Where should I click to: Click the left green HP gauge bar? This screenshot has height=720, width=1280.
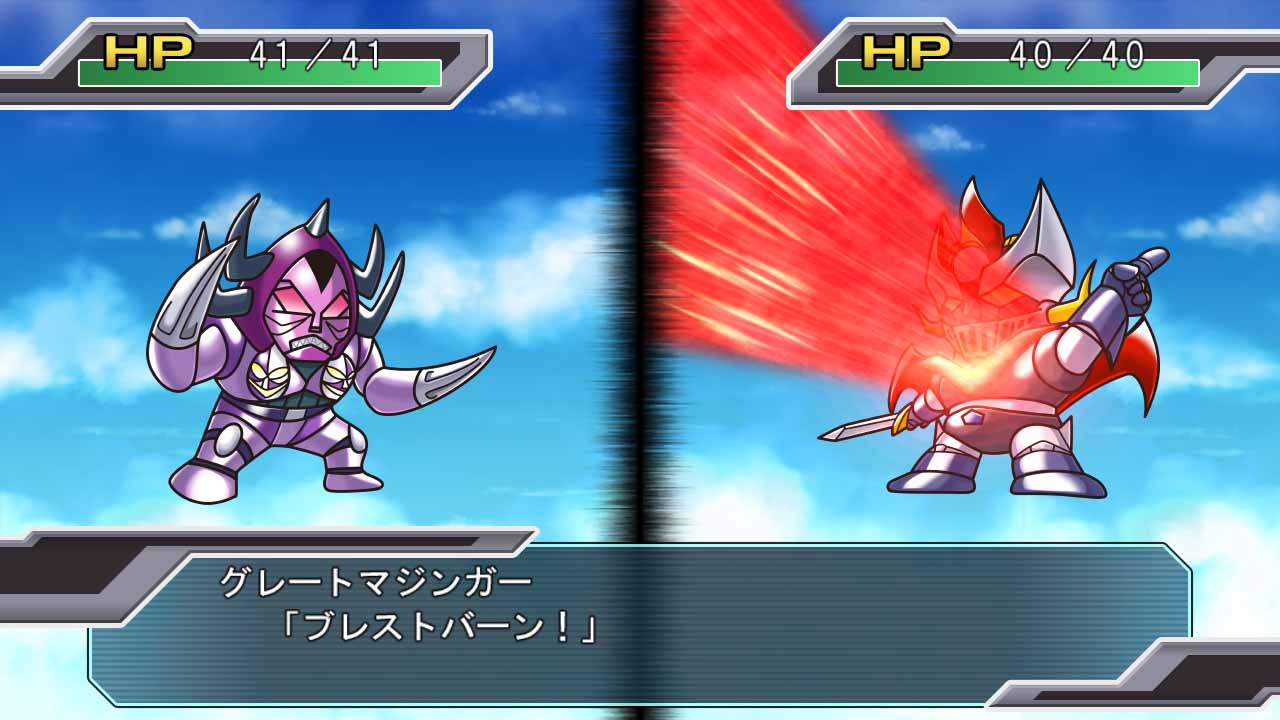point(260,70)
